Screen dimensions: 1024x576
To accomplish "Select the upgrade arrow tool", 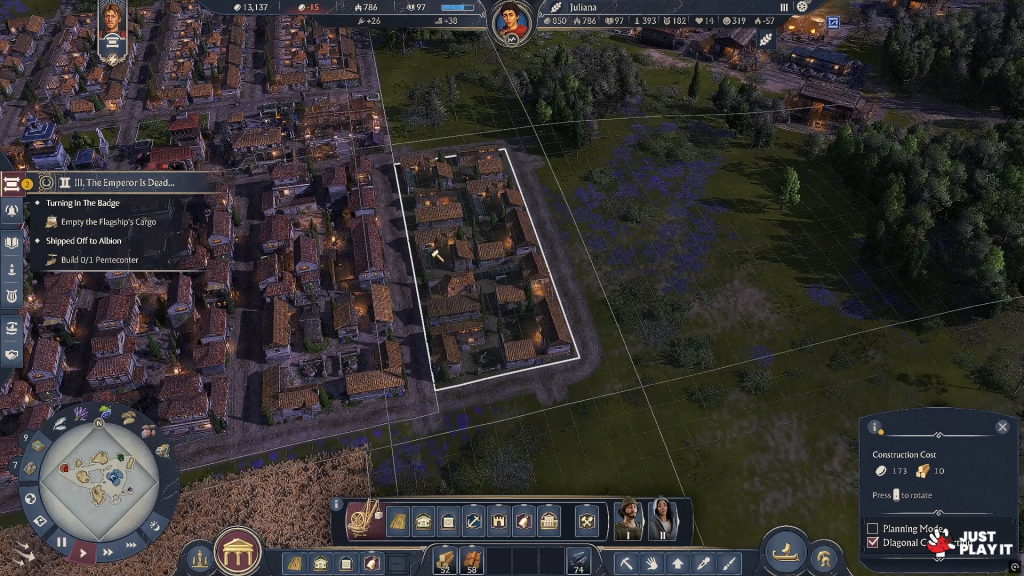I will point(678,563).
